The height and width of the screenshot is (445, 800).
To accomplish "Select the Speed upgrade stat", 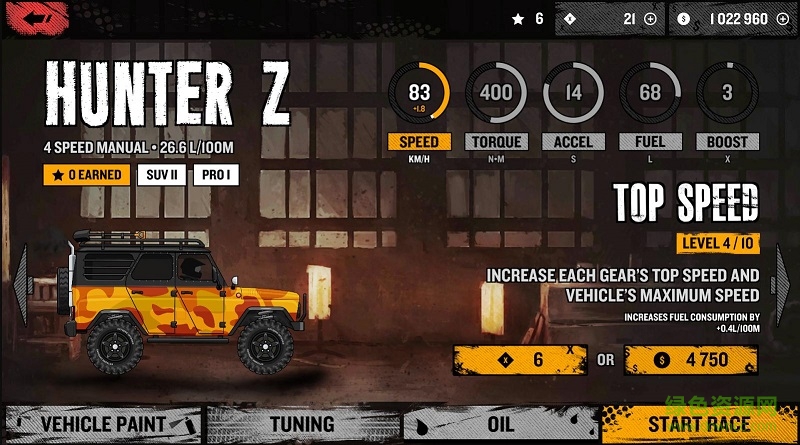I will pos(419,96).
